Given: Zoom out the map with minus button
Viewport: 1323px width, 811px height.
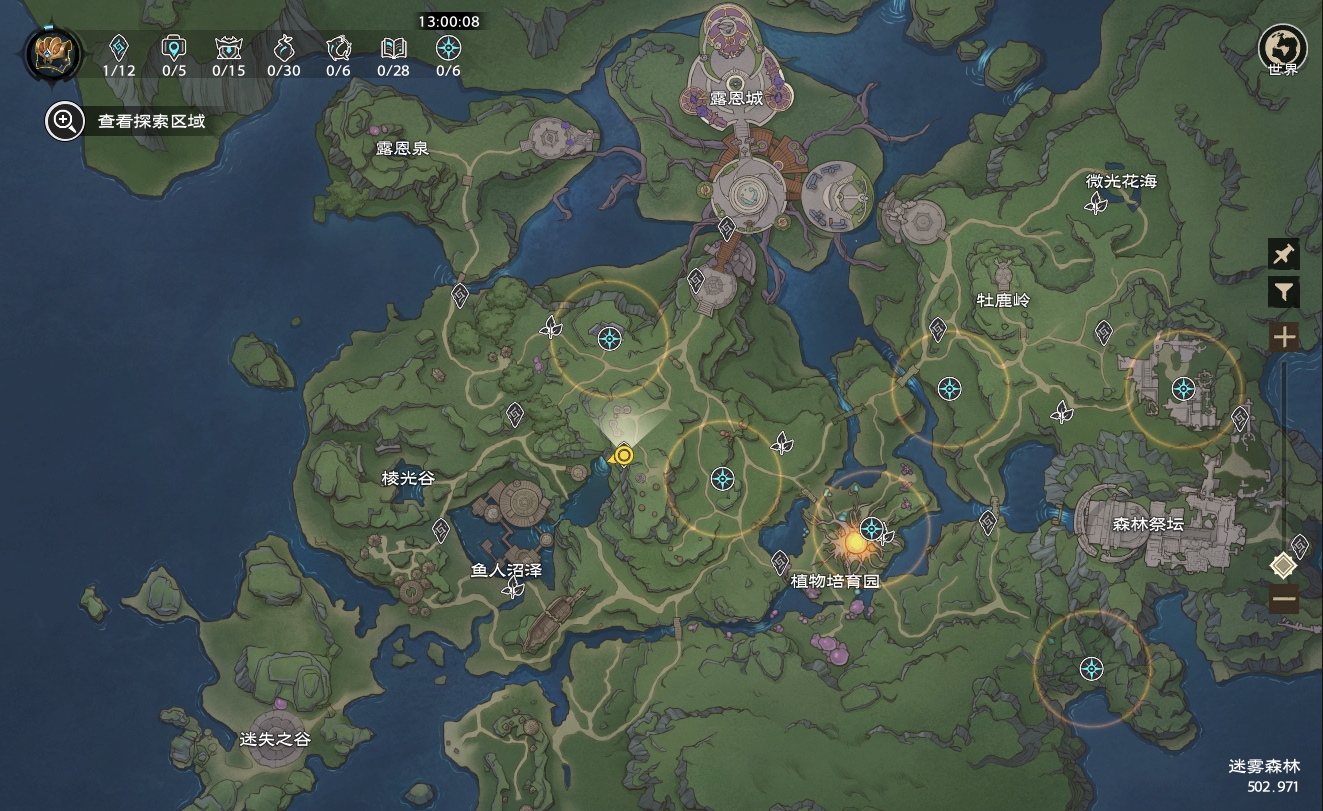Looking at the screenshot, I should tap(1284, 600).
